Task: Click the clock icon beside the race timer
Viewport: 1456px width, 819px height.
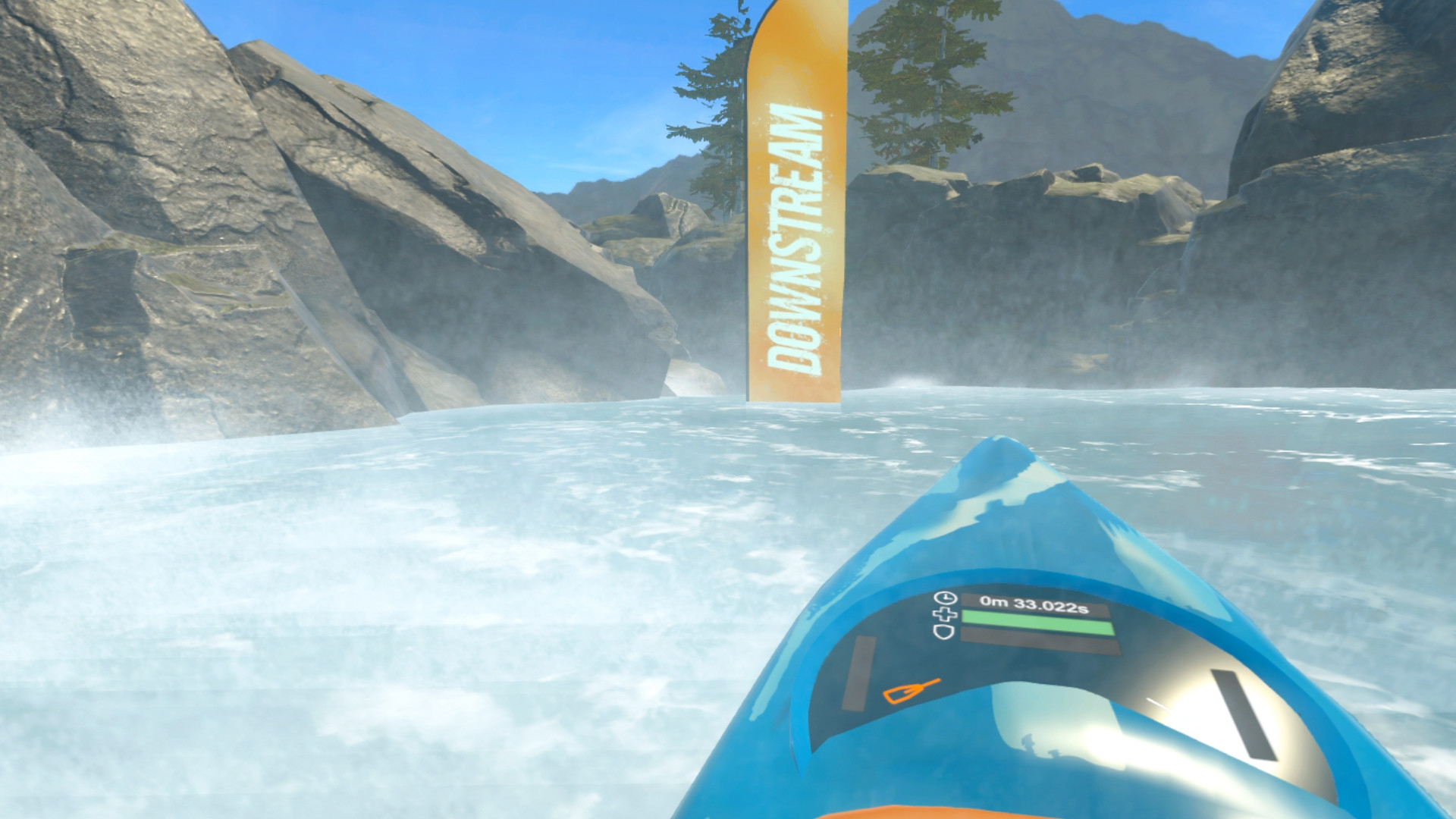Action: (x=946, y=598)
